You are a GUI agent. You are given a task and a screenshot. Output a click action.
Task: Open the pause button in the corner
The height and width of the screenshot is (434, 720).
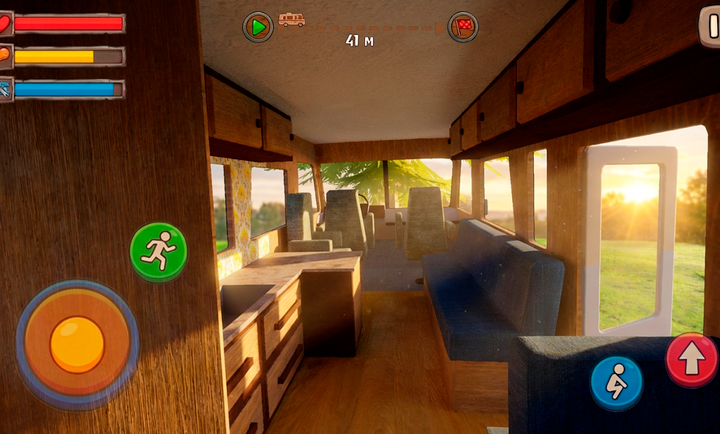(710, 26)
